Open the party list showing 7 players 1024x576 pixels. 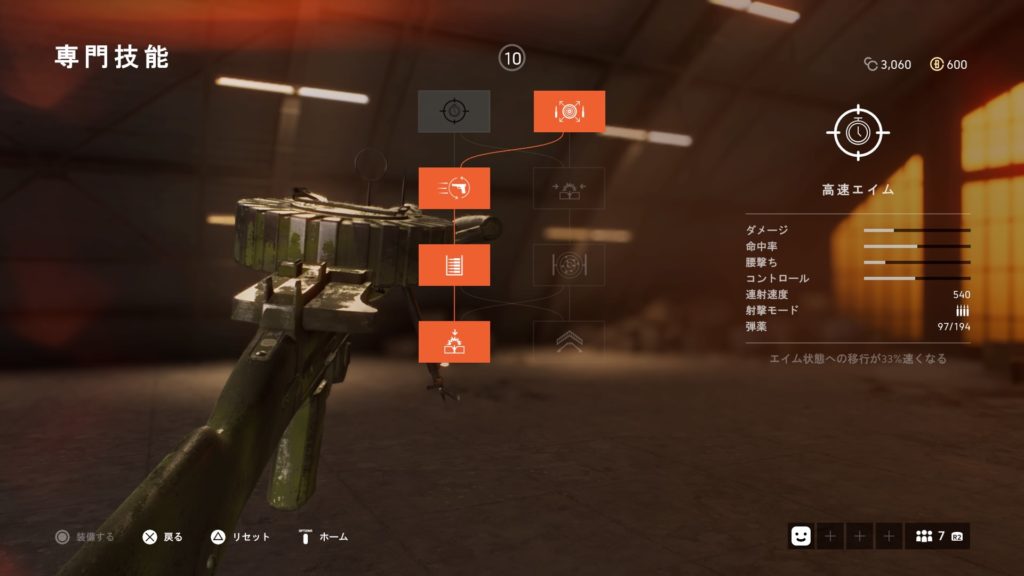(937, 536)
